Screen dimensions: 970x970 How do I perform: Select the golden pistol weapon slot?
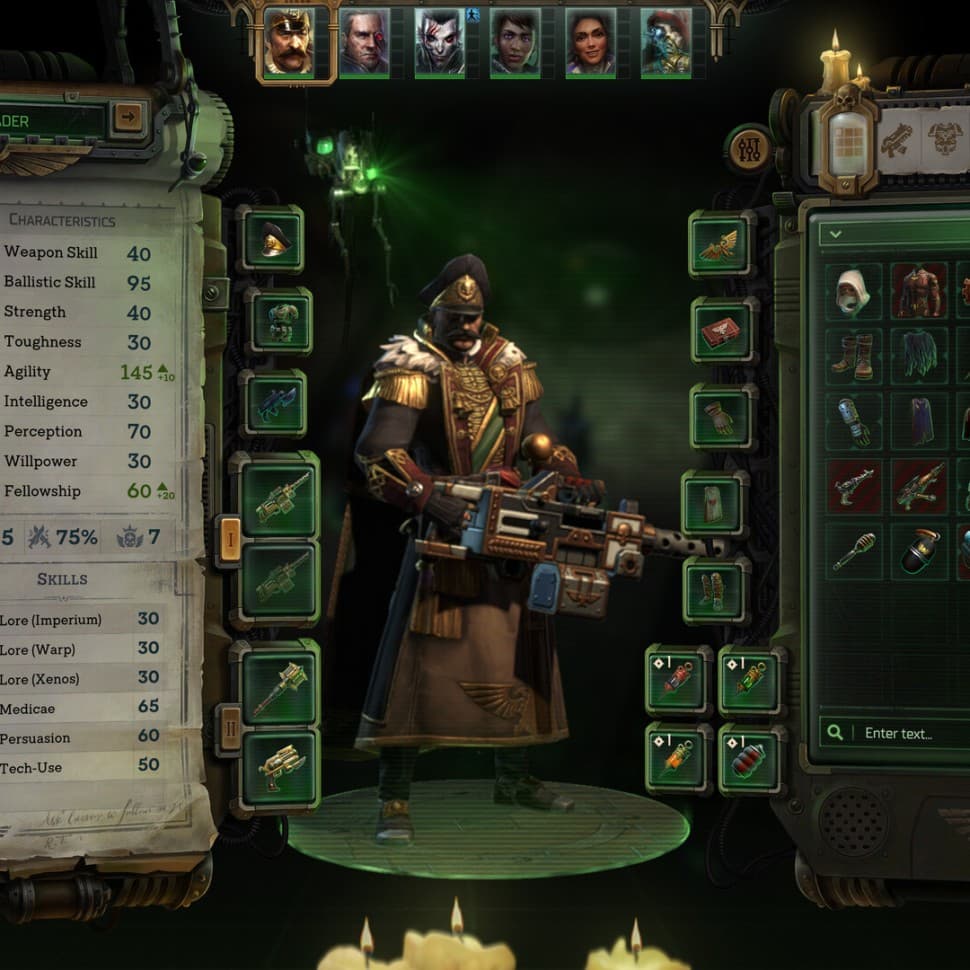pos(280,768)
